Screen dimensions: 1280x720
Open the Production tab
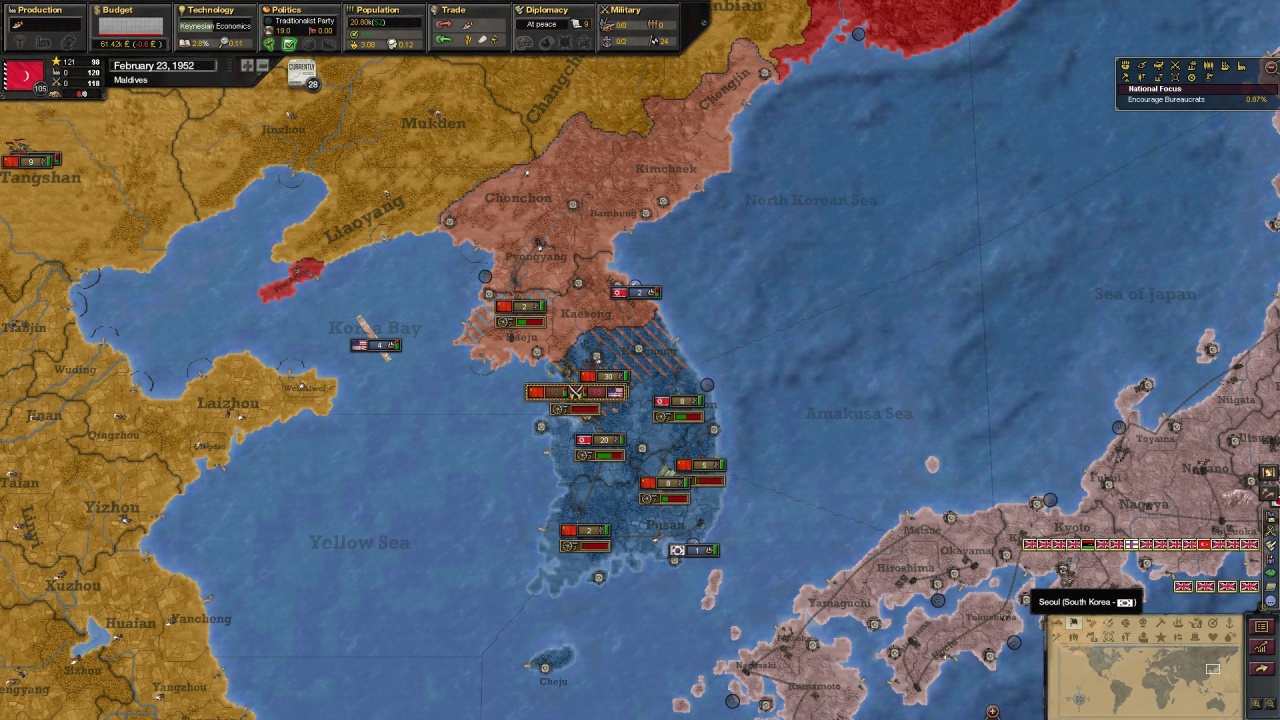40,10
